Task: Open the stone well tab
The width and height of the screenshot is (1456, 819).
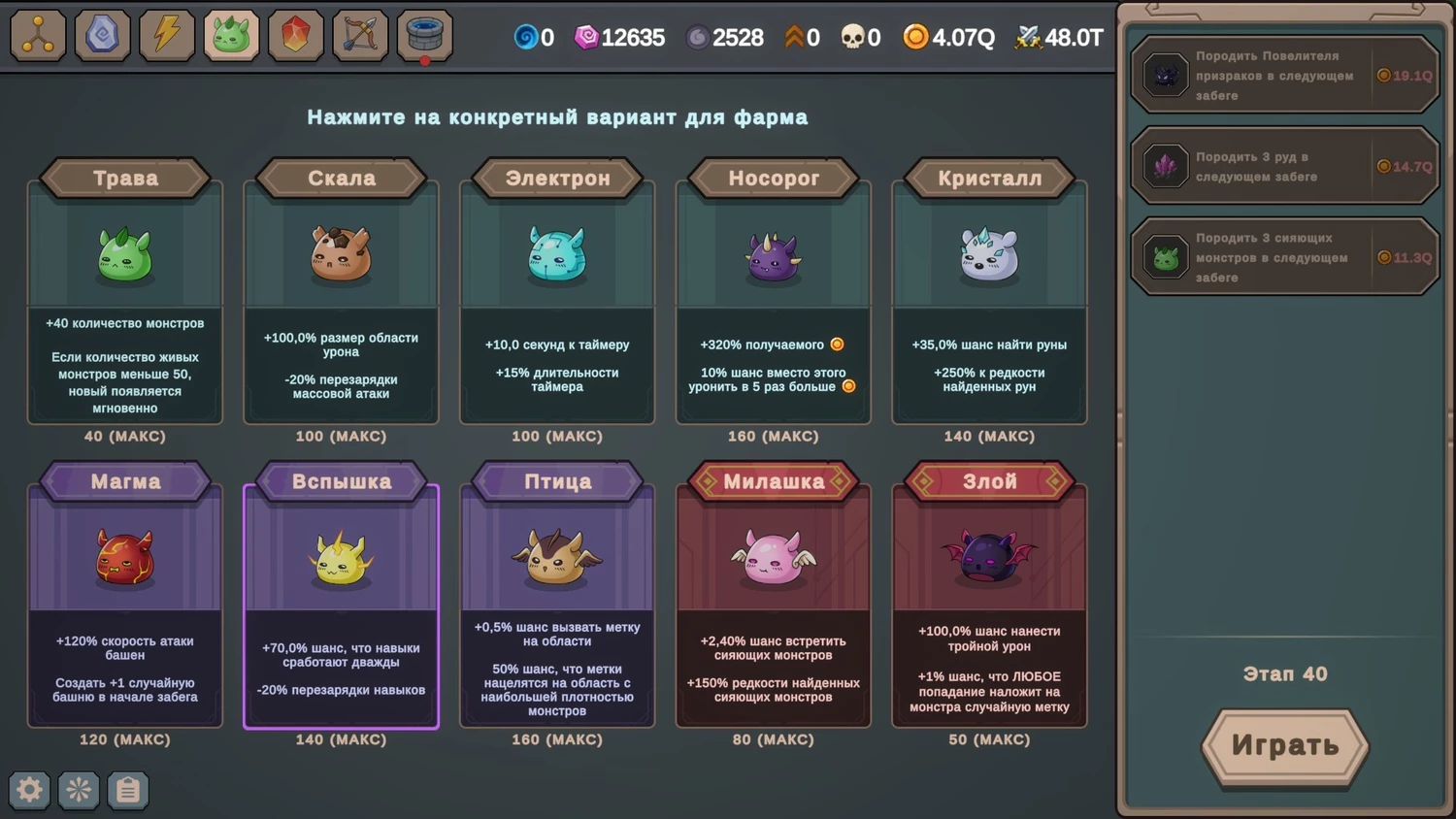Action: coord(424,36)
